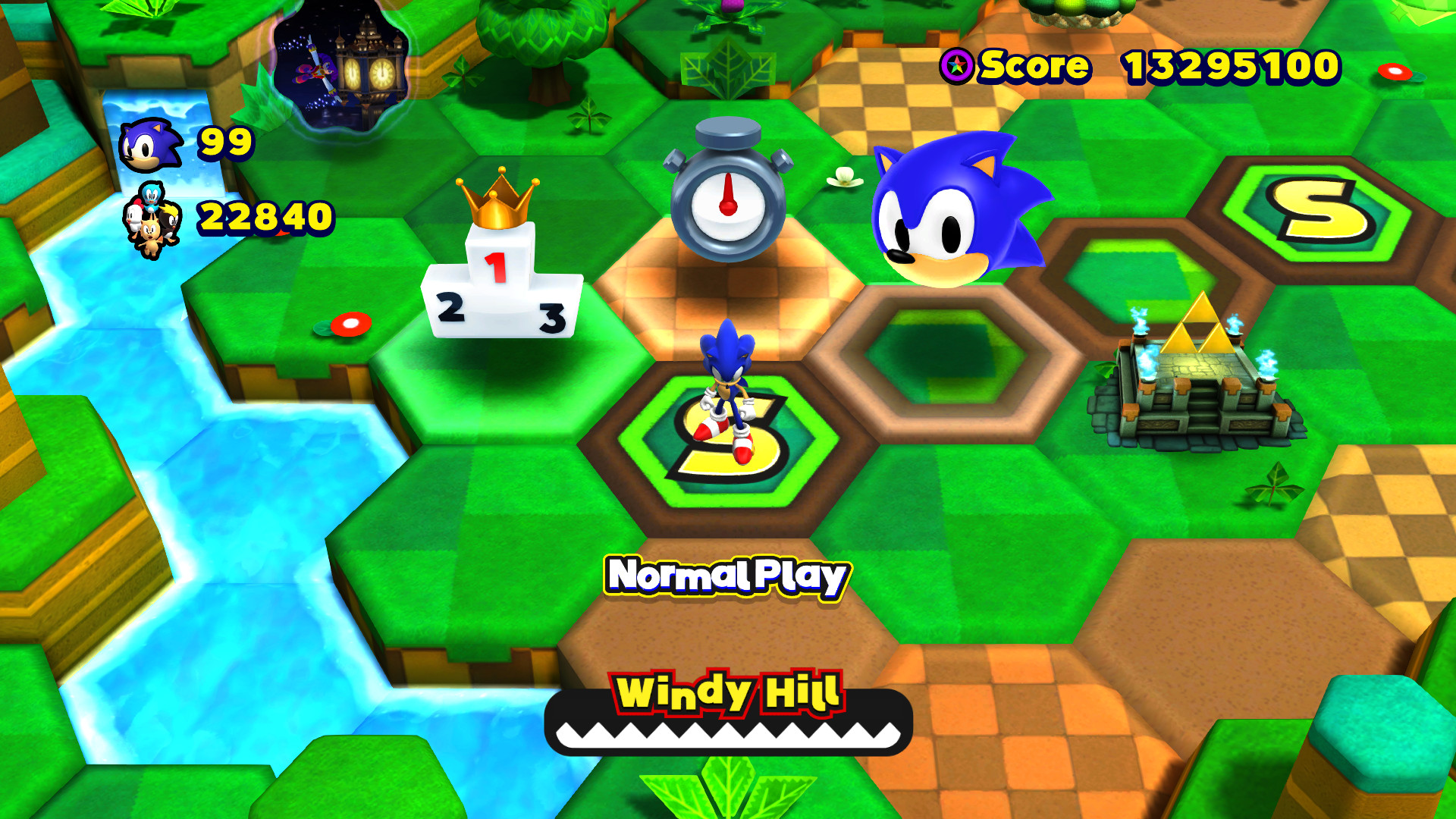Select the Score star icon
Viewport: 1456px width, 819px height.
[x=957, y=67]
